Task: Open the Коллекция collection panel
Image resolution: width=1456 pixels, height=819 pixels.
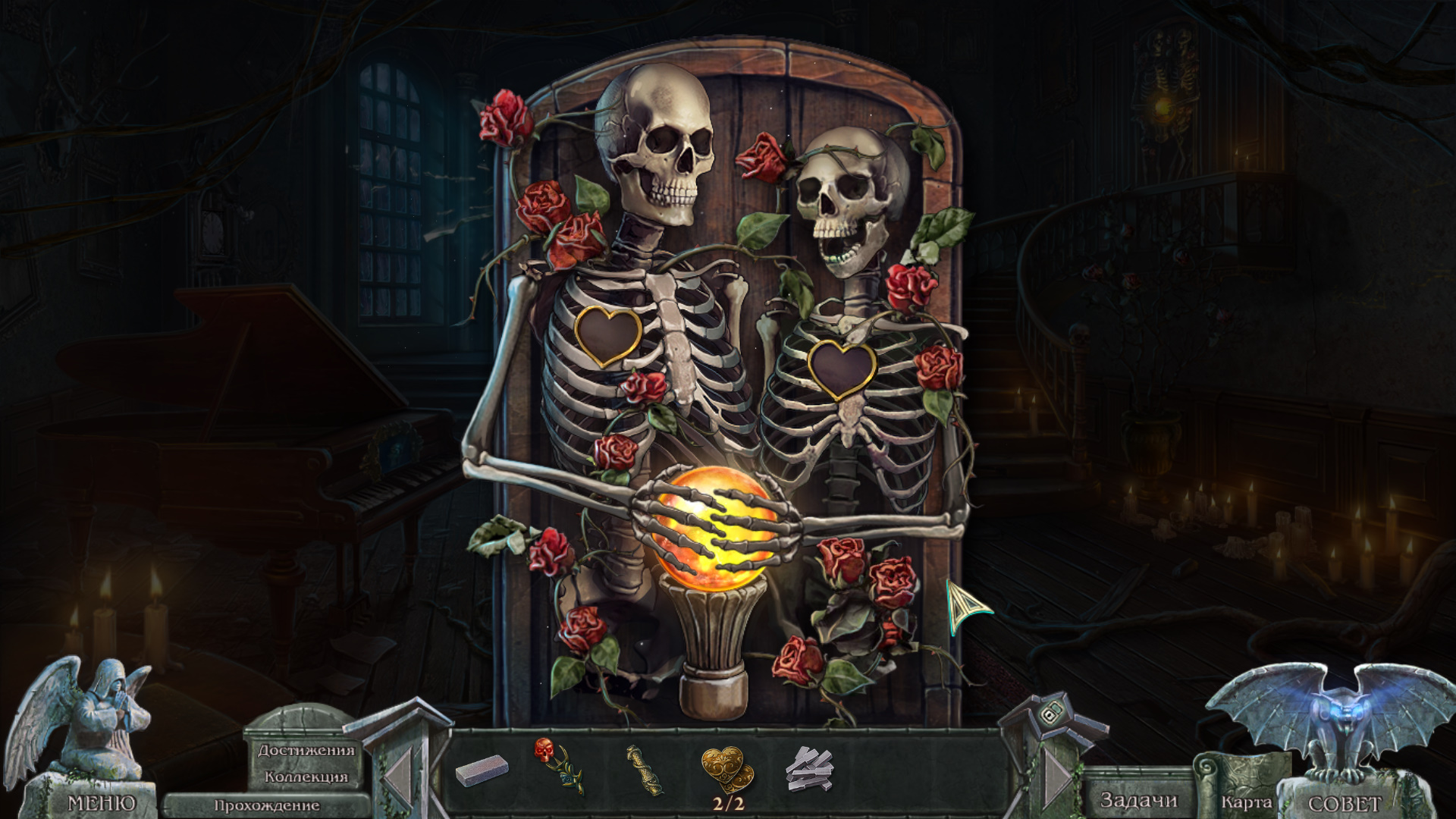Action: (306, 777)
